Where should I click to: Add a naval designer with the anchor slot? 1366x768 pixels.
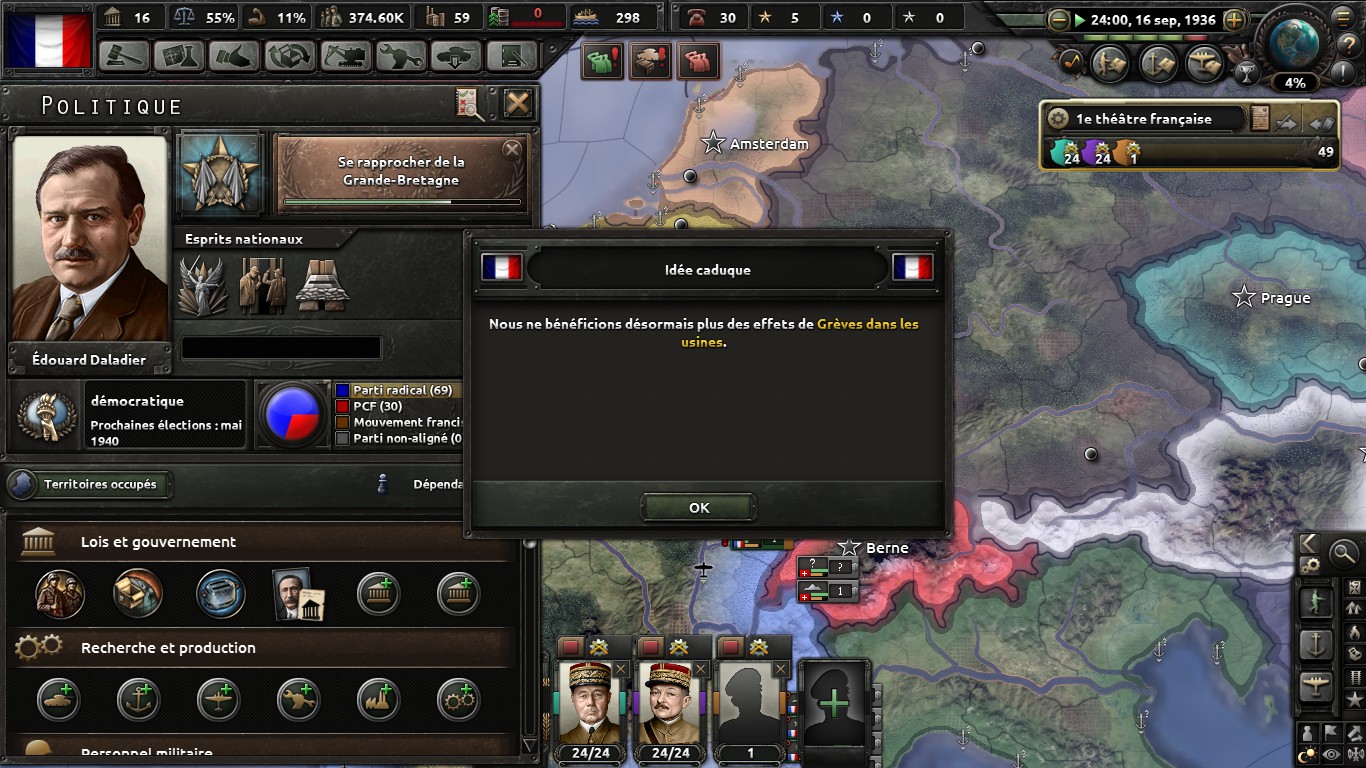point(138,699)
